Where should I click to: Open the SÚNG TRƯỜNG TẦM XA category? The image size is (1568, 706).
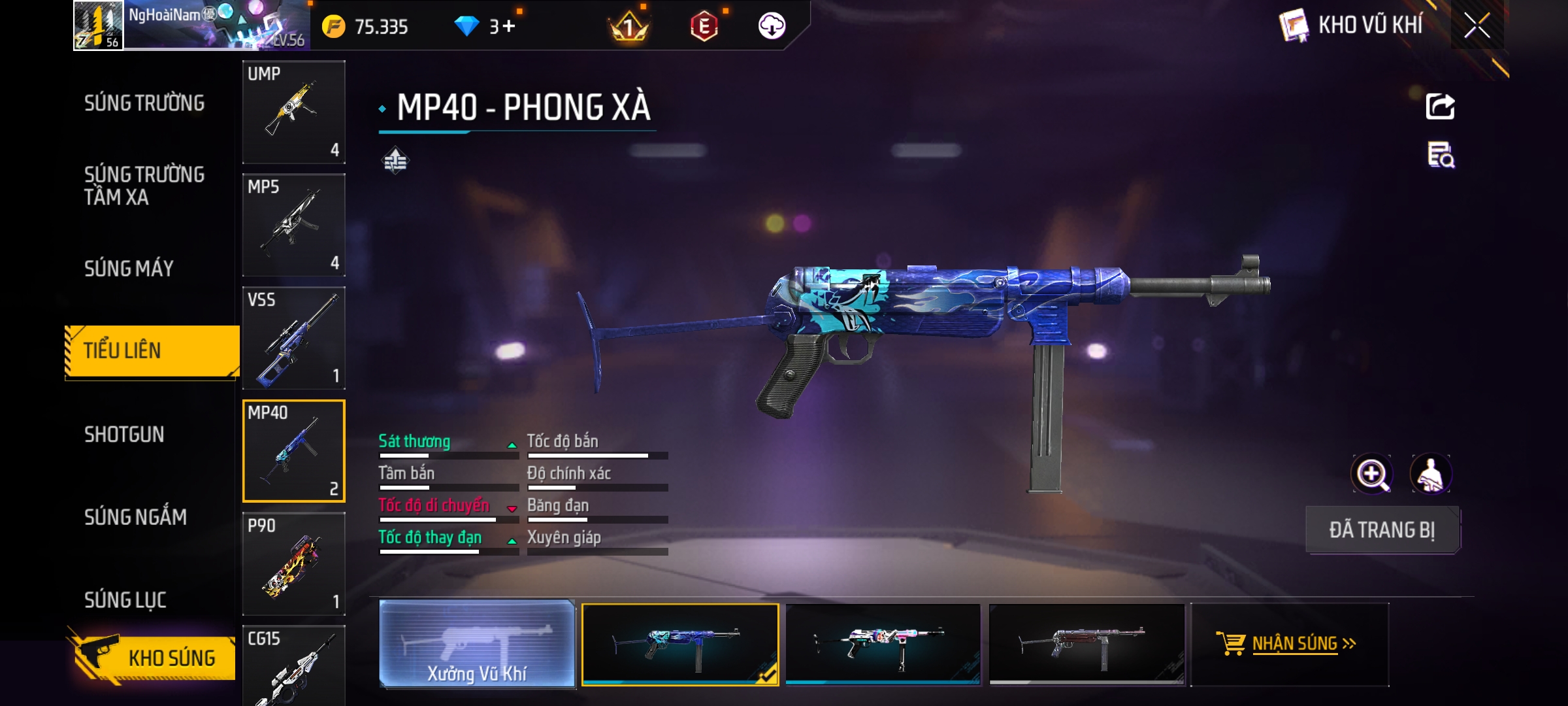144,186
